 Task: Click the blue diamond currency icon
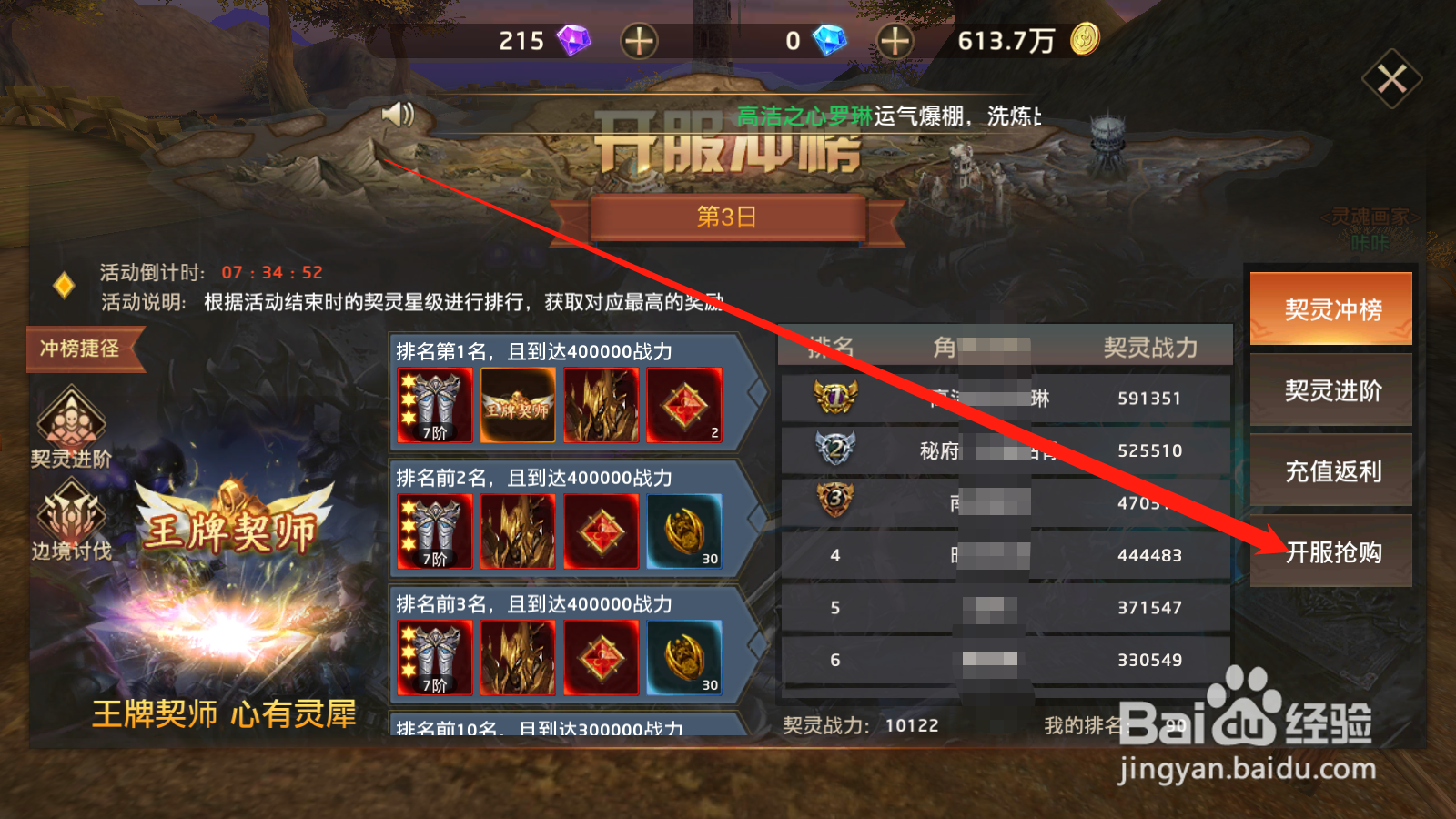tap(830, 40)
